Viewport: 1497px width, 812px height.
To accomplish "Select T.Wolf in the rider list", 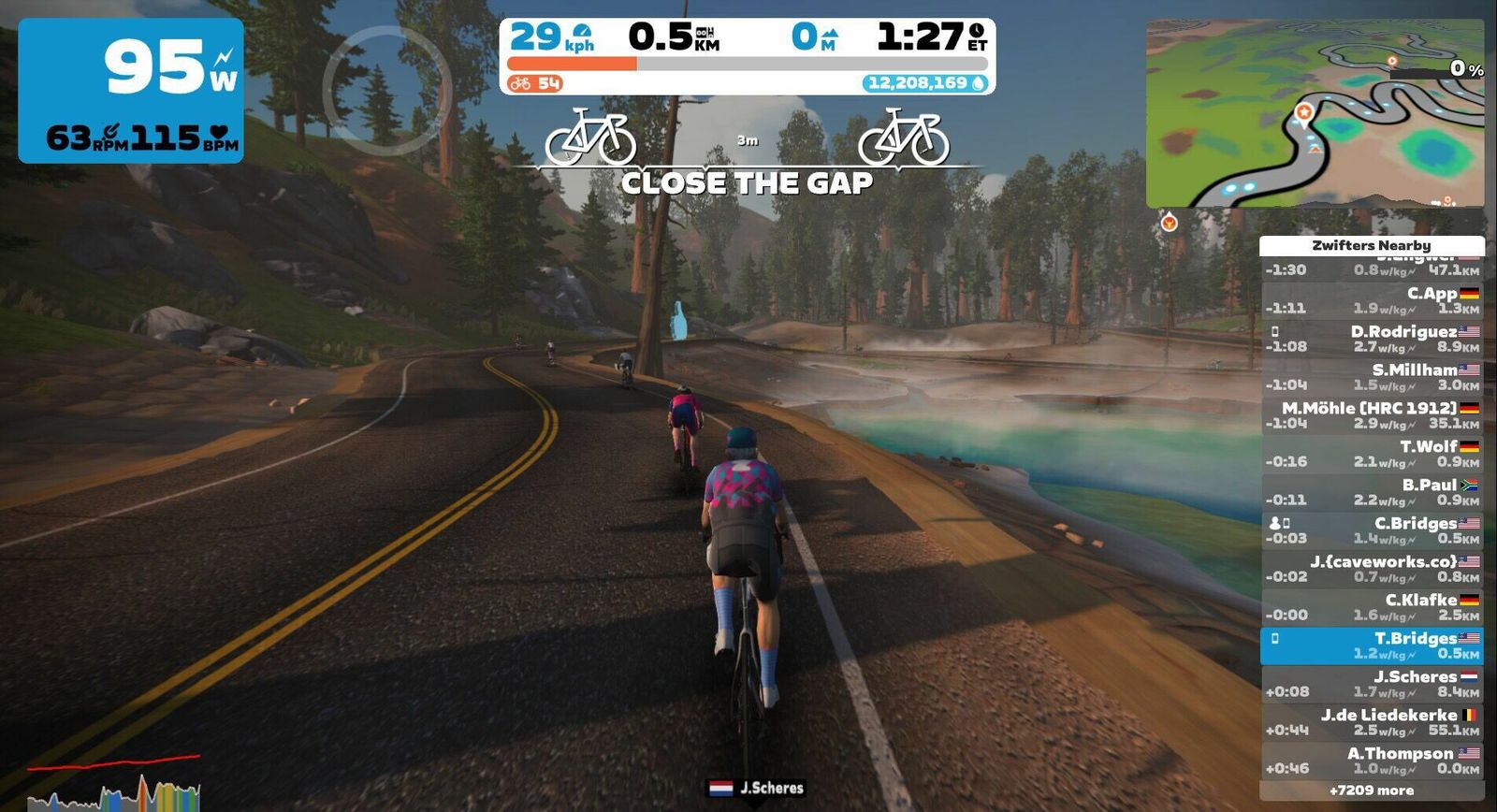I will point(1372,454).
